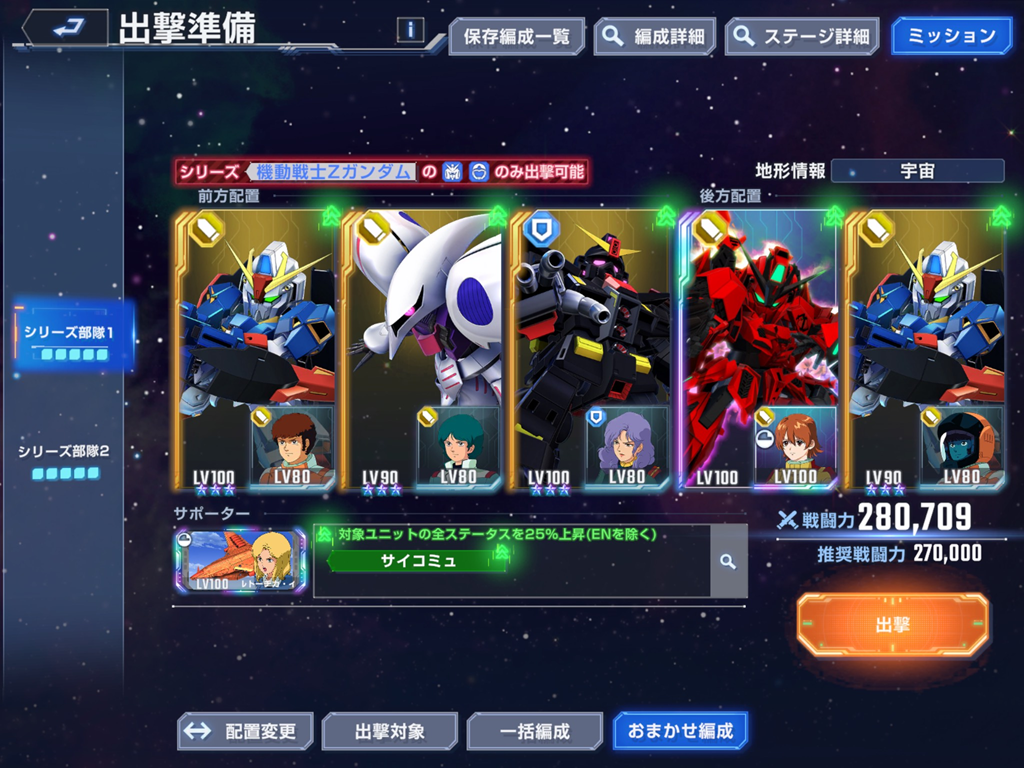Open 保存編成一覧 saved formations list
This screenshot has height=768, width=1024.
pos(516,37)
